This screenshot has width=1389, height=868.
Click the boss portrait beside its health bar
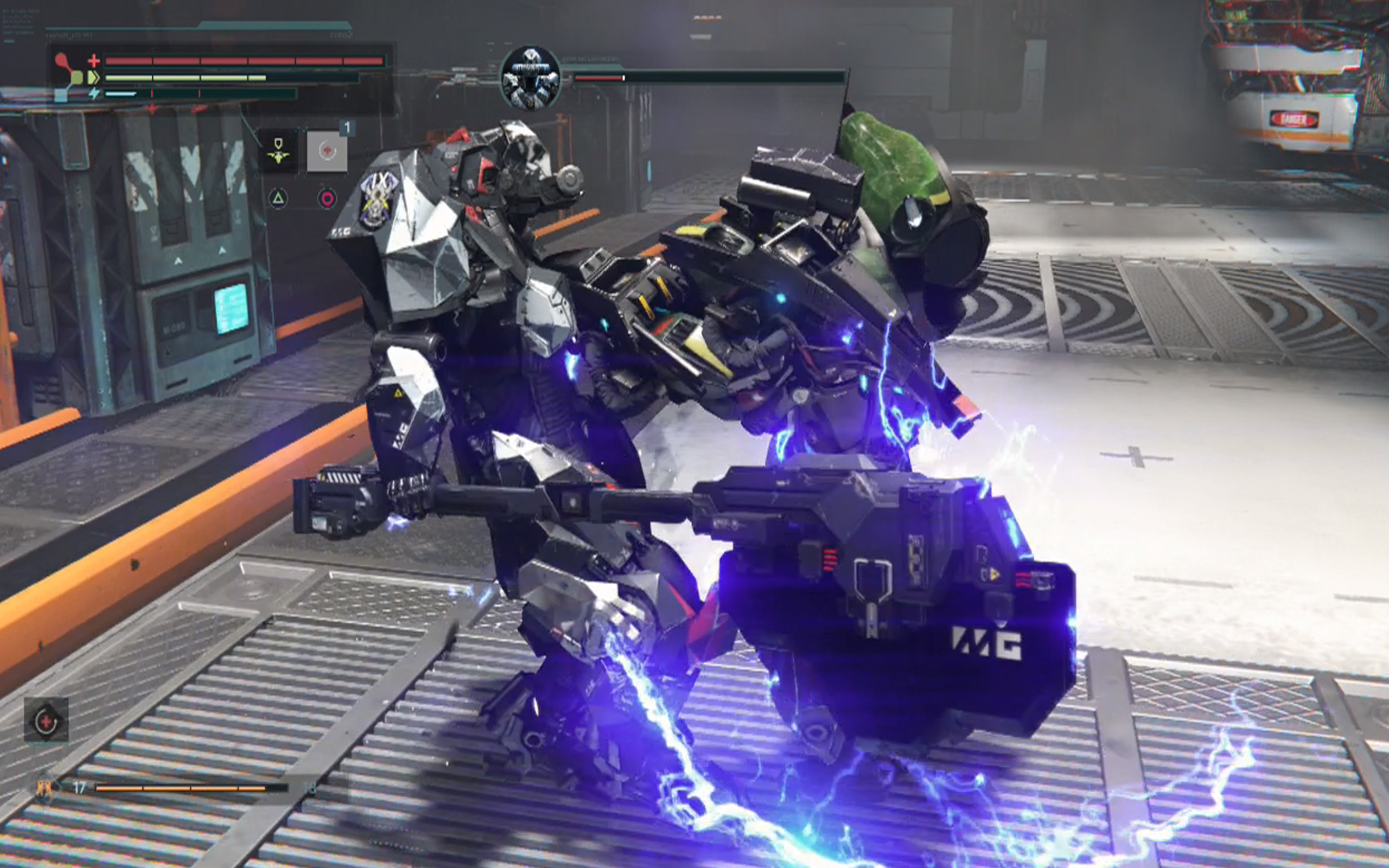pos(530,78)
